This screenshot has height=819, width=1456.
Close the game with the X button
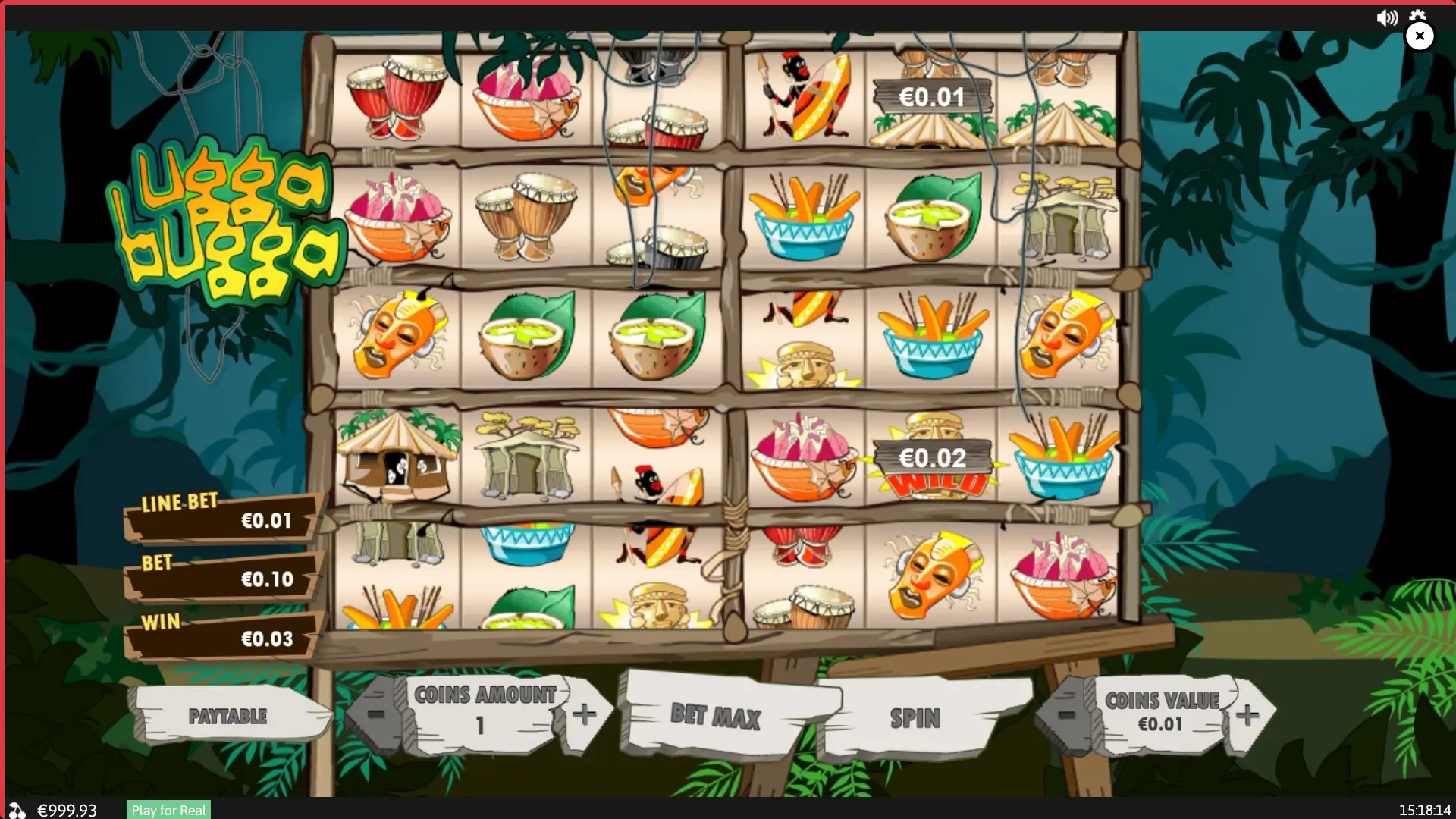(1420, 36)
